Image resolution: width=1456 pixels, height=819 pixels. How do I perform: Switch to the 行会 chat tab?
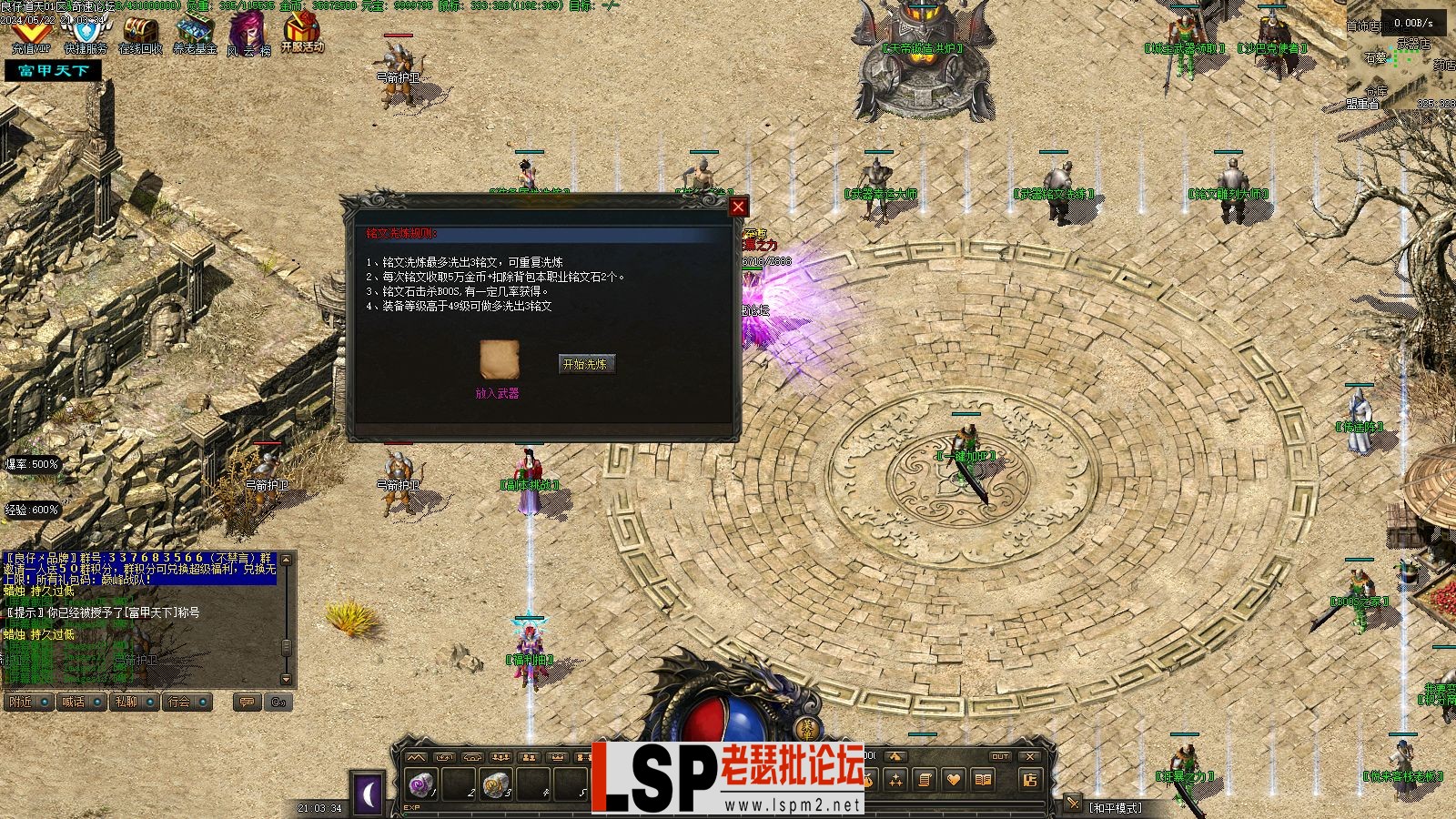tap(179, 703)
